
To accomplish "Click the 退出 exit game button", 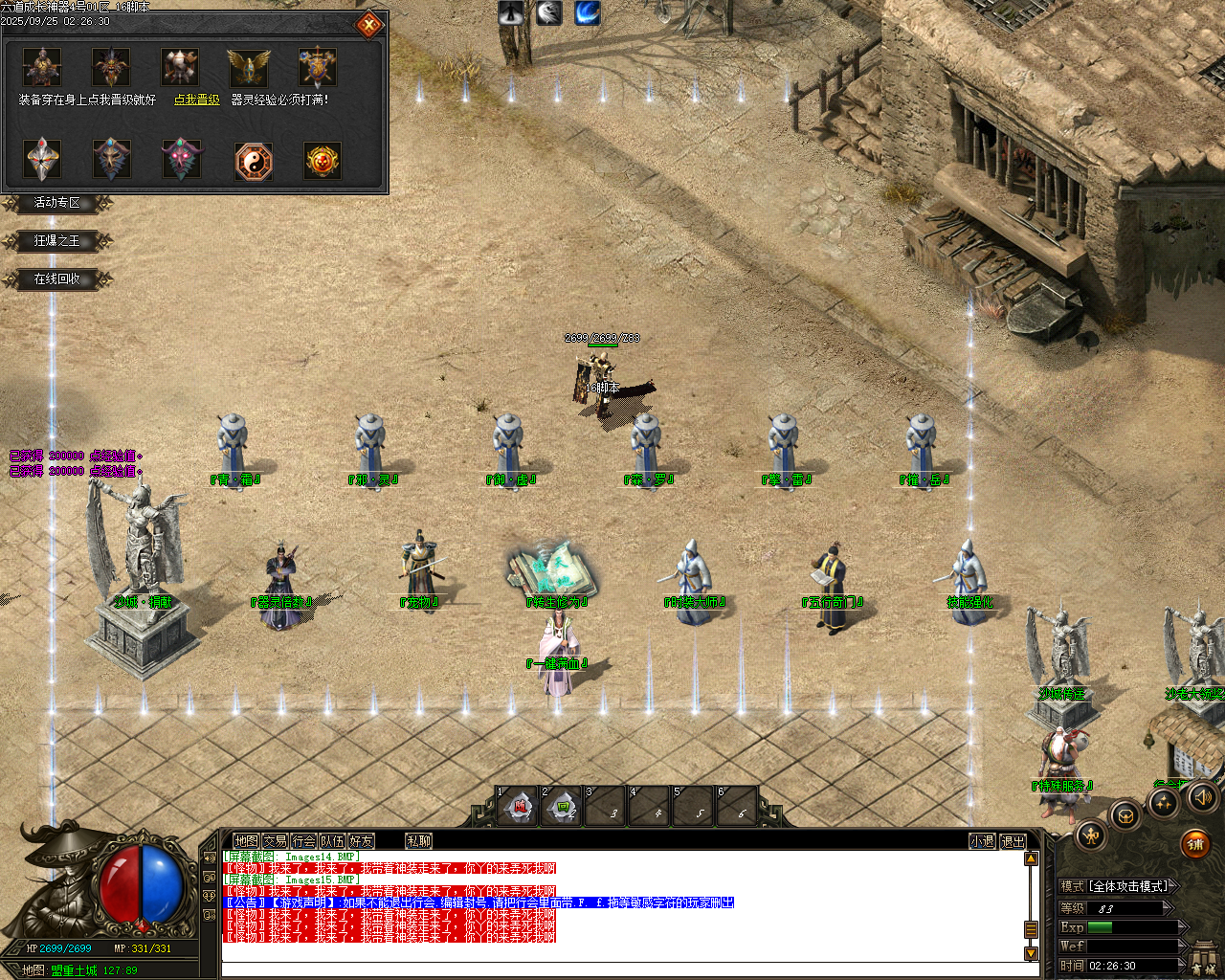I will pos(1013,841).
